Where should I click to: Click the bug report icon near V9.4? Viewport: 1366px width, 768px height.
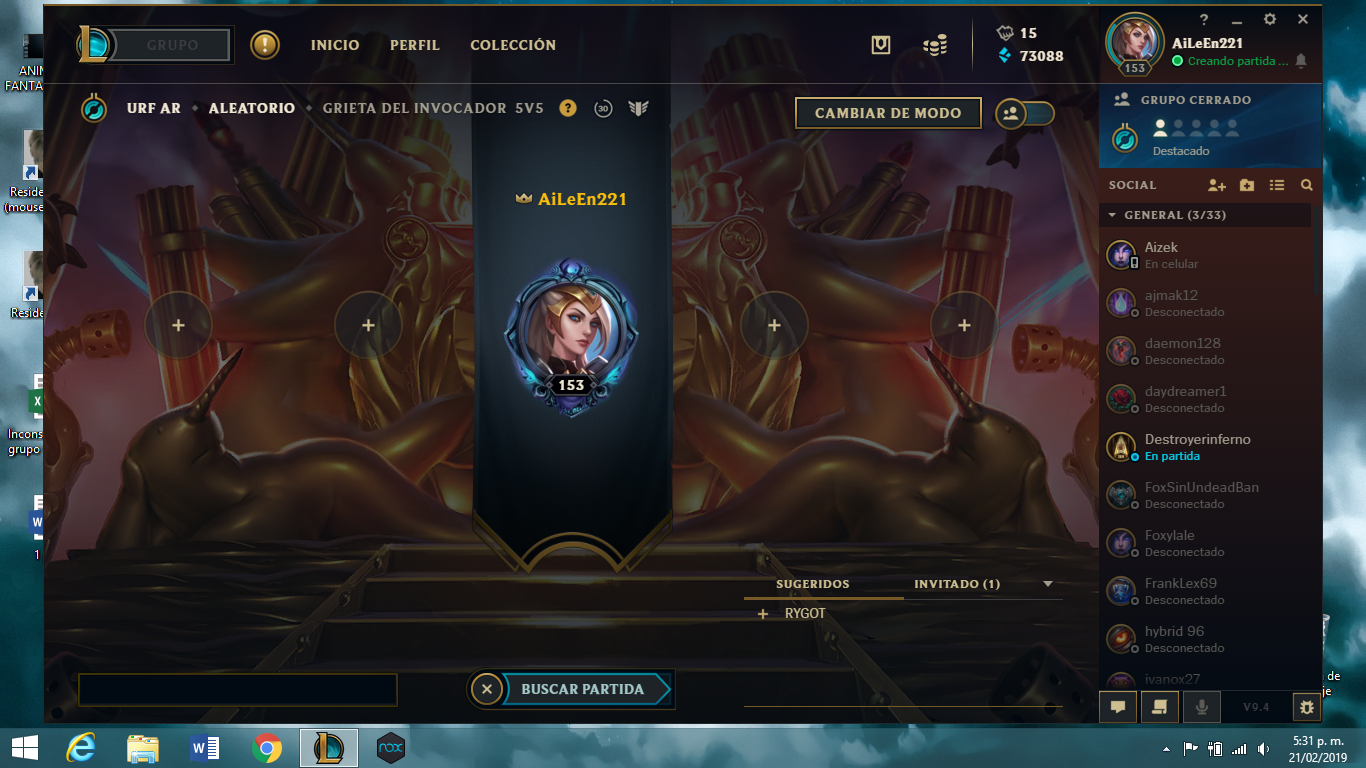(x=1306, y=706)
